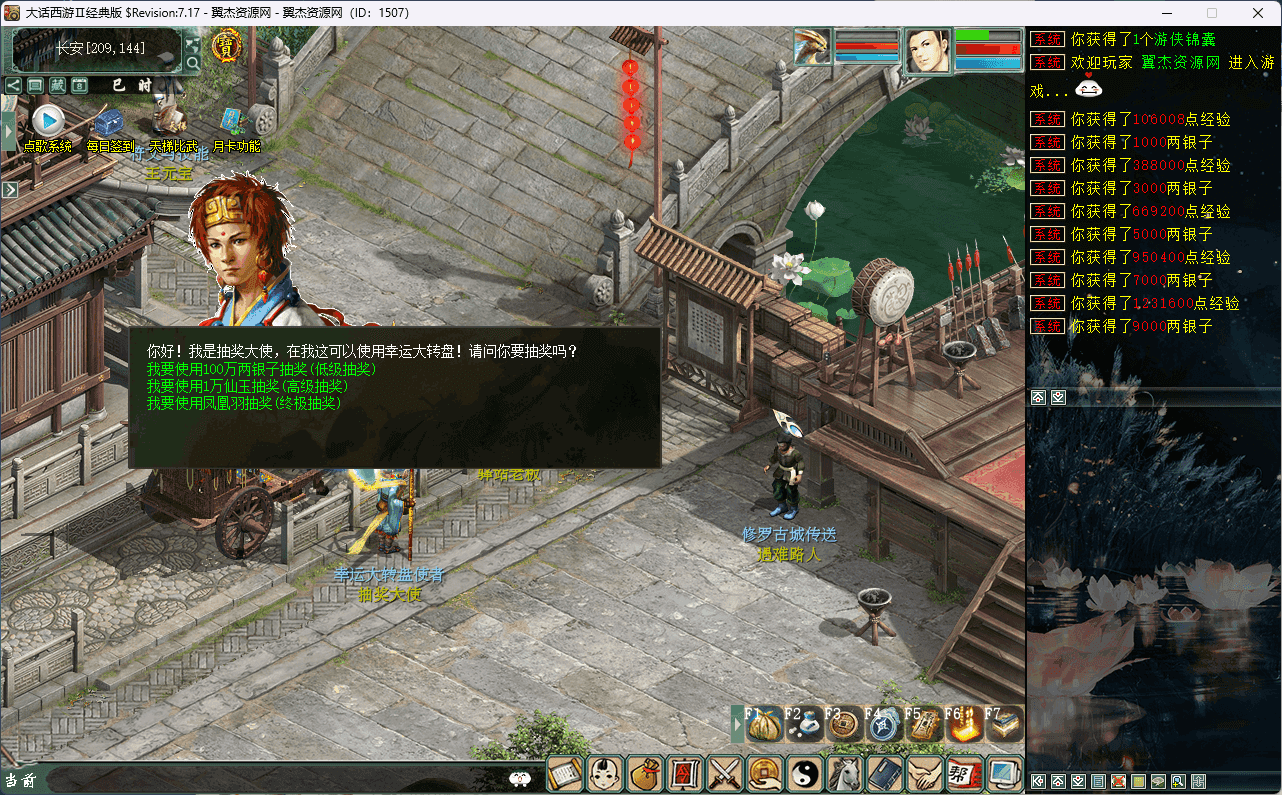Use the F6 glowing fire hotbar item
Screen dimensions: 1282x795
pos(964,724)
